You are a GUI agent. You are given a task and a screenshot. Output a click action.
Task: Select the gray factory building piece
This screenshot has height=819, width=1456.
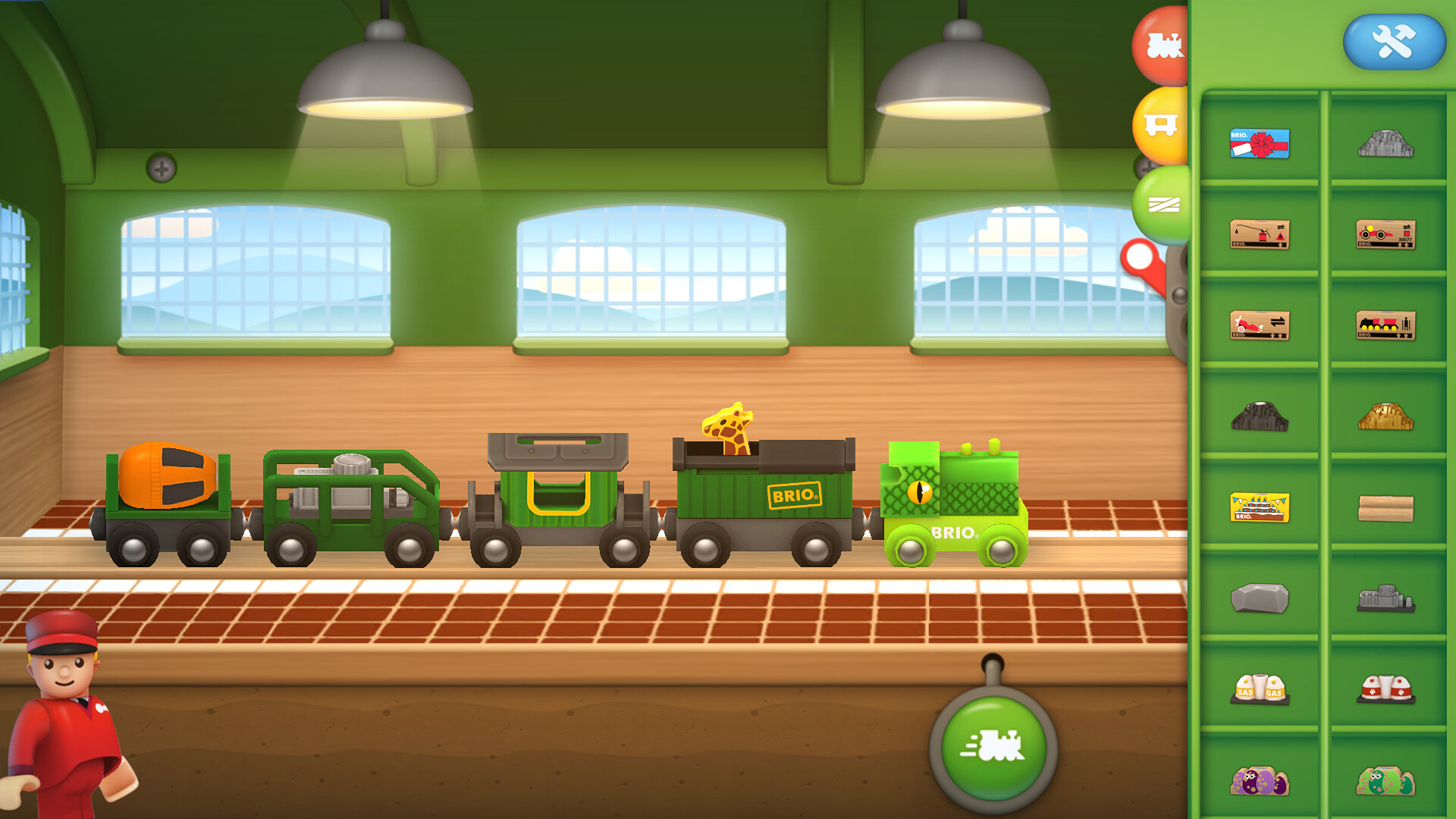1385,598
